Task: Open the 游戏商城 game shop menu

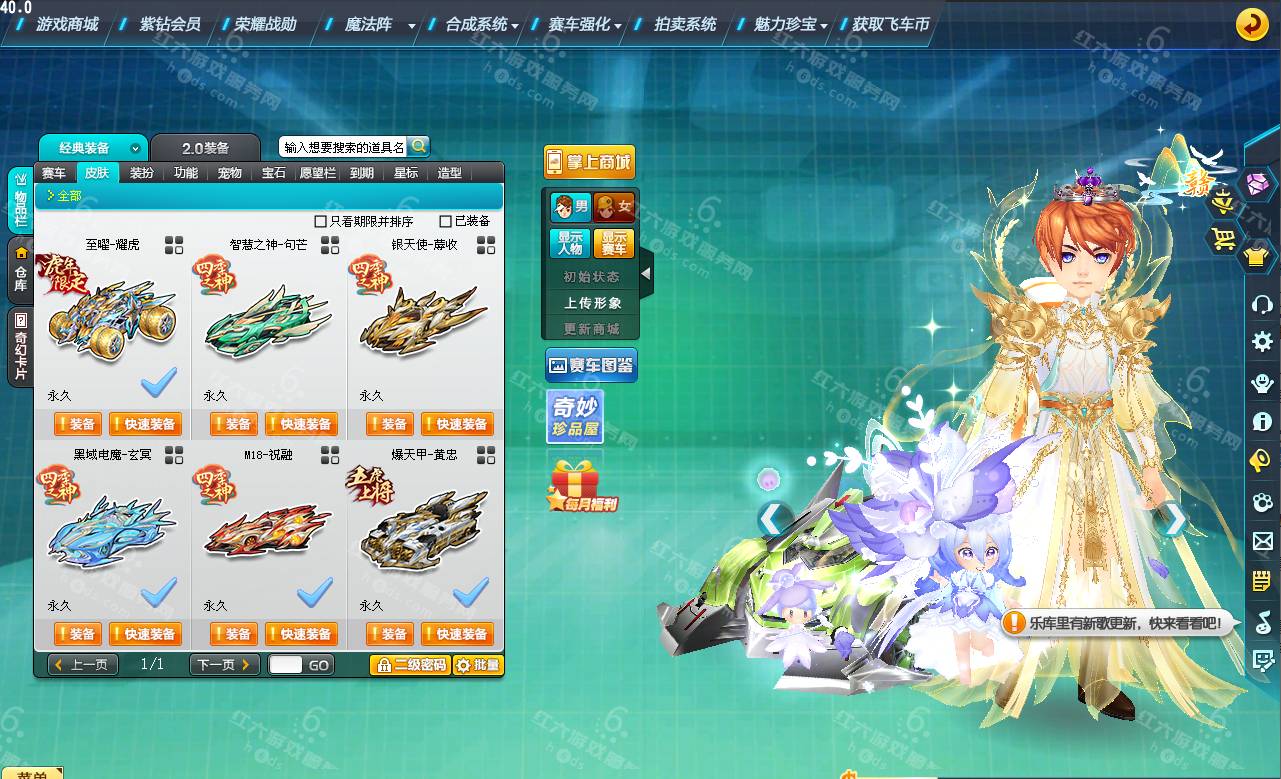Action: point(67,24)
